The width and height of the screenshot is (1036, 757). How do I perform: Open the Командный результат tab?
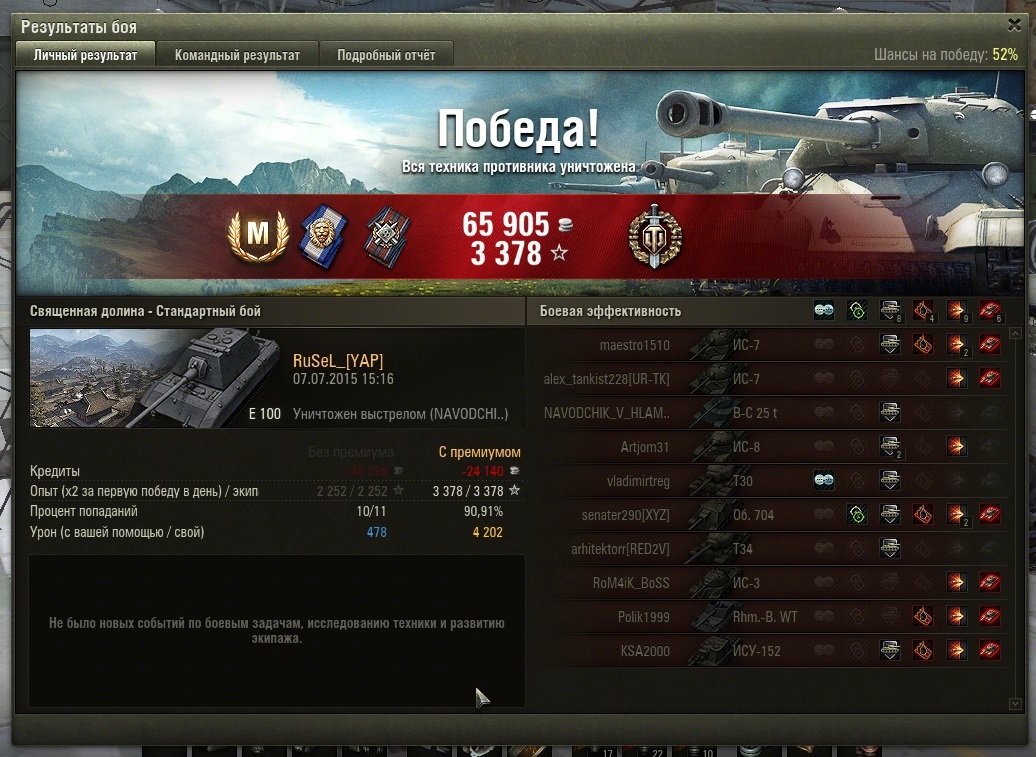click(237, 55)
